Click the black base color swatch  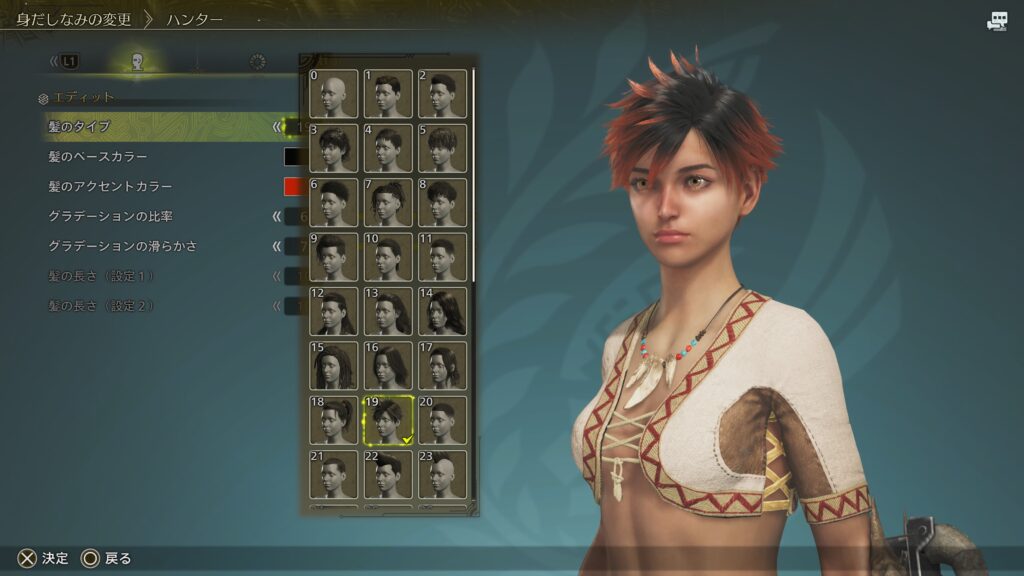coord(292,157)
